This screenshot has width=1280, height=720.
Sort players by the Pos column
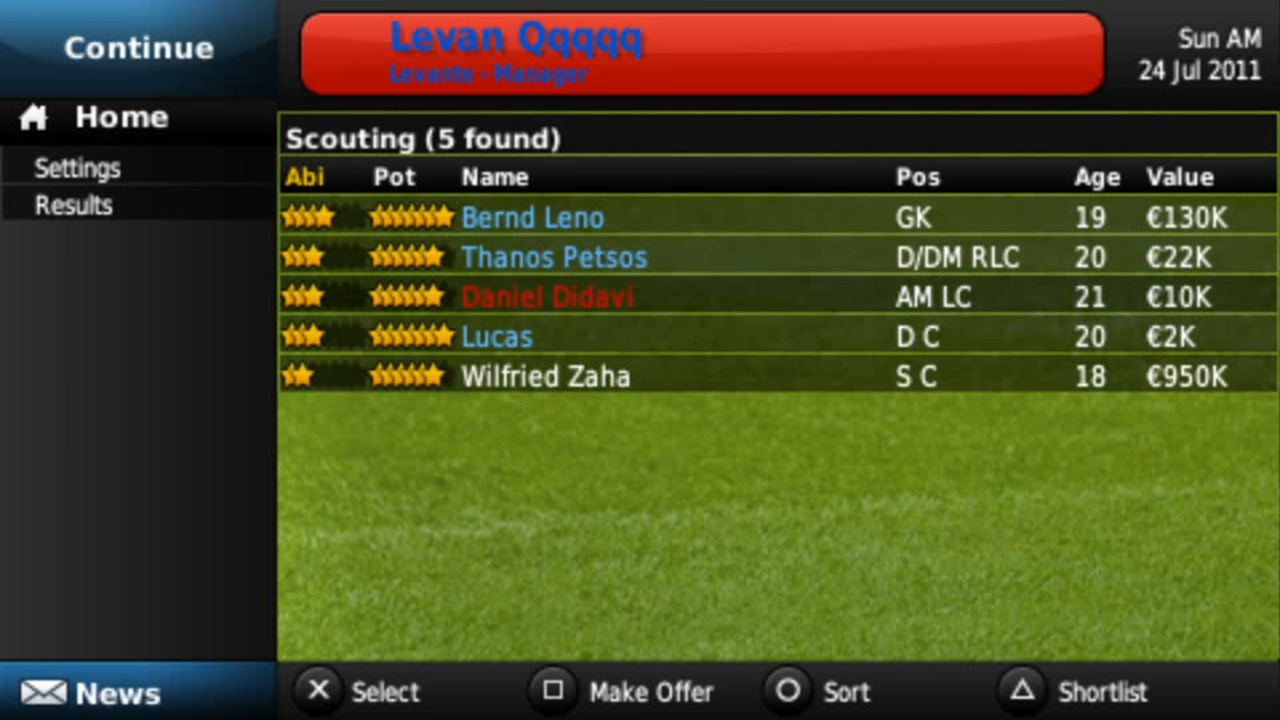pos(917,177)
